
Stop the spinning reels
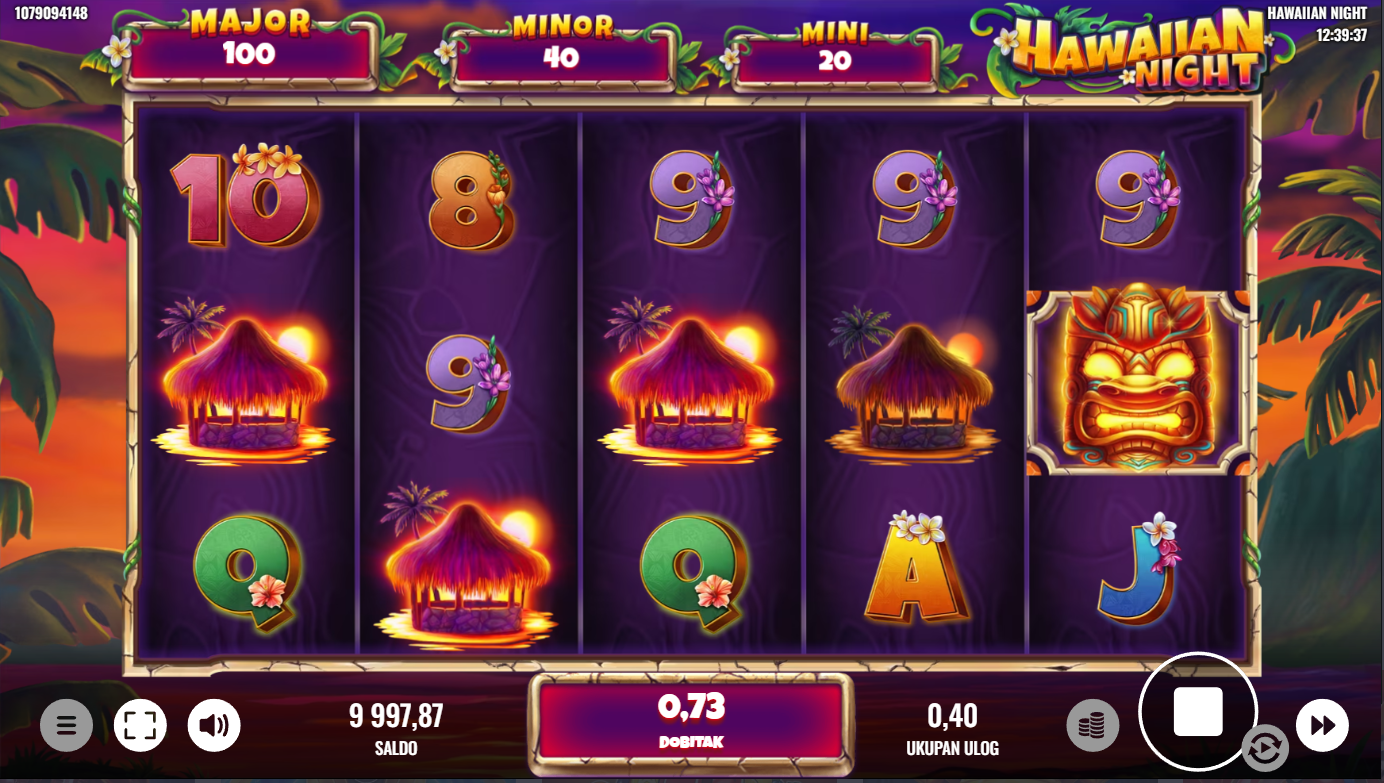[x=1197, y=712]
